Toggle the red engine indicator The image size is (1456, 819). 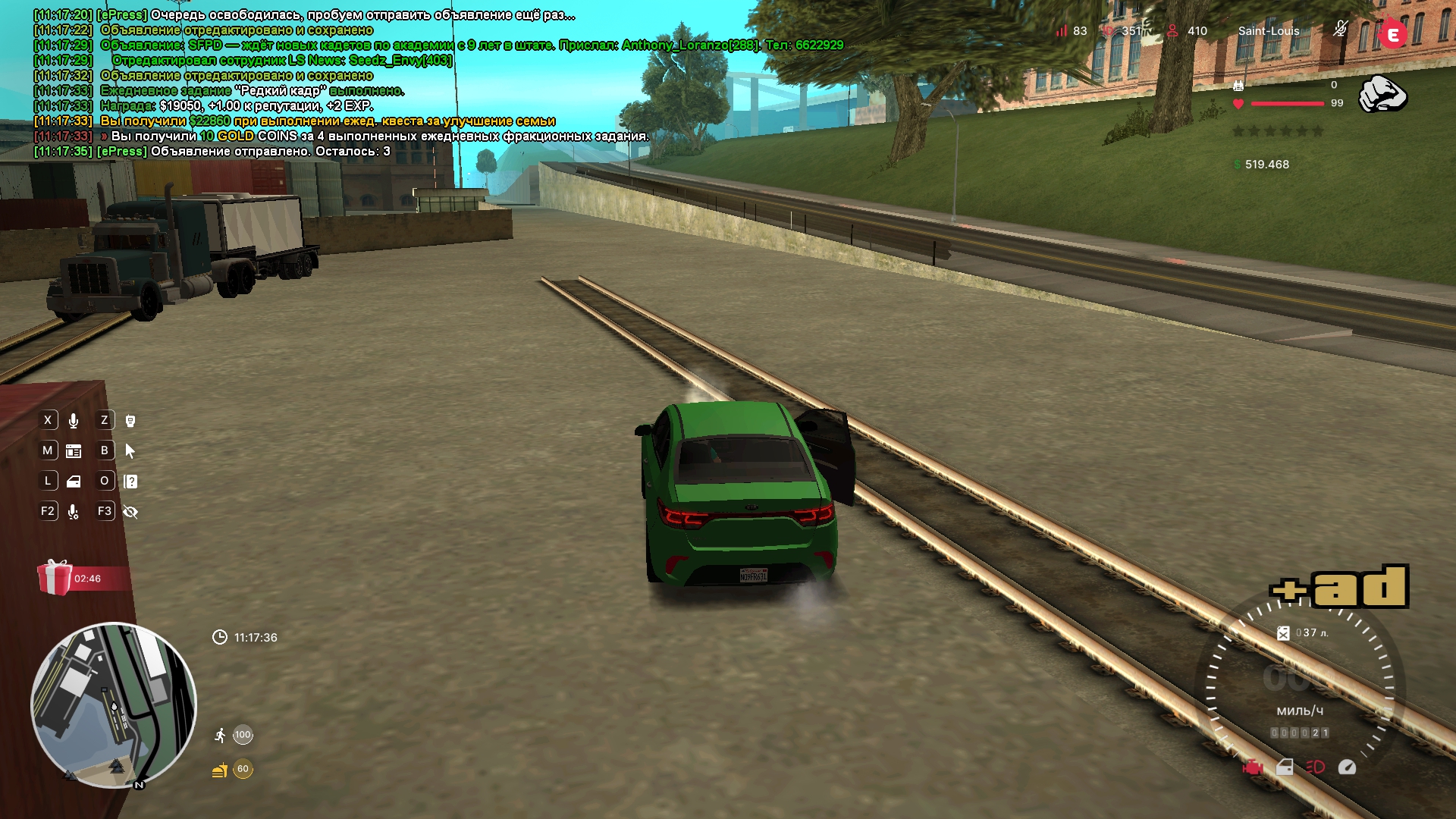[1253, 767]
